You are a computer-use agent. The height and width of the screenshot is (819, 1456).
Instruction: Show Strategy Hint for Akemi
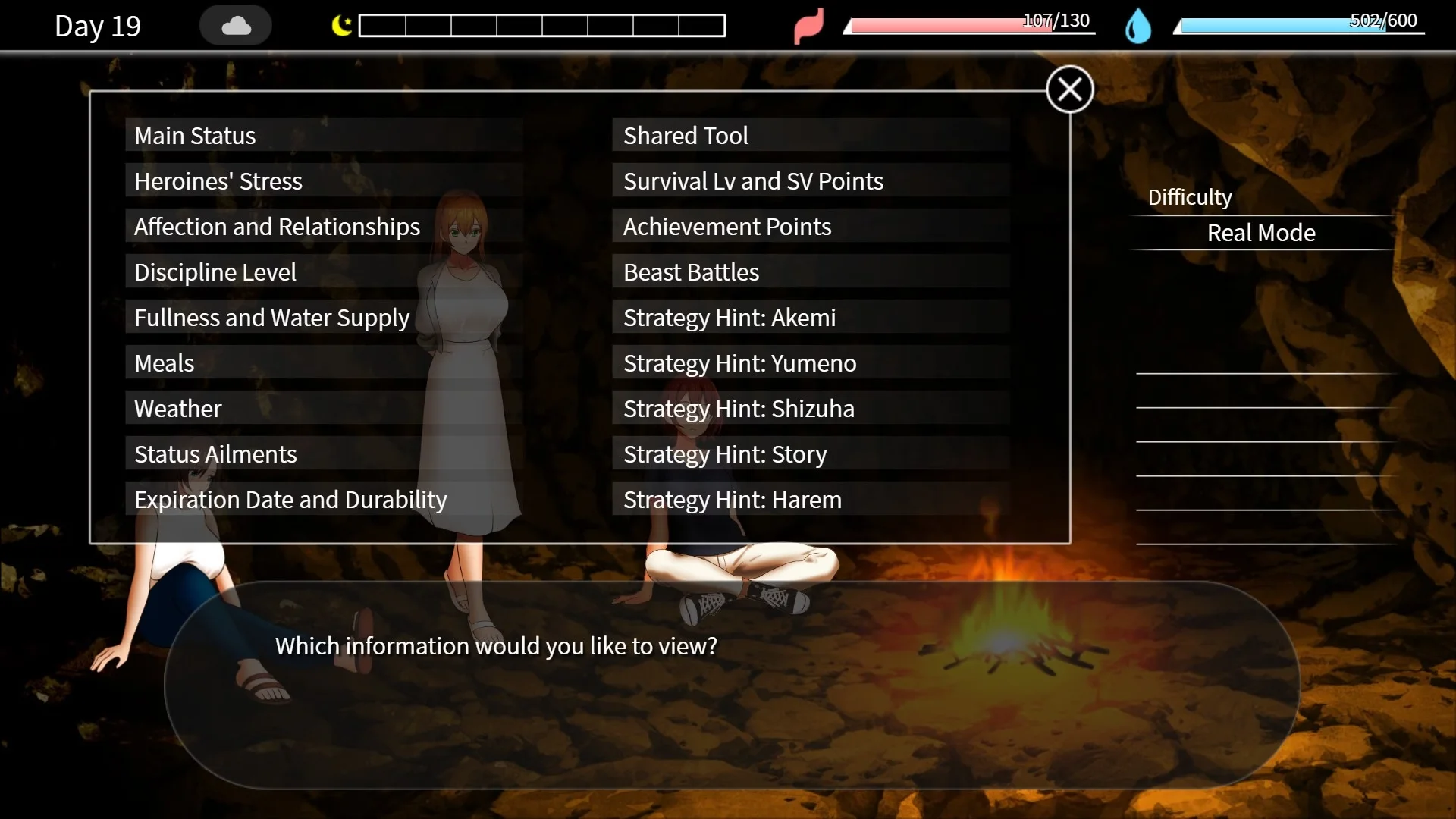pyautogui.click(x=810, y=318)
